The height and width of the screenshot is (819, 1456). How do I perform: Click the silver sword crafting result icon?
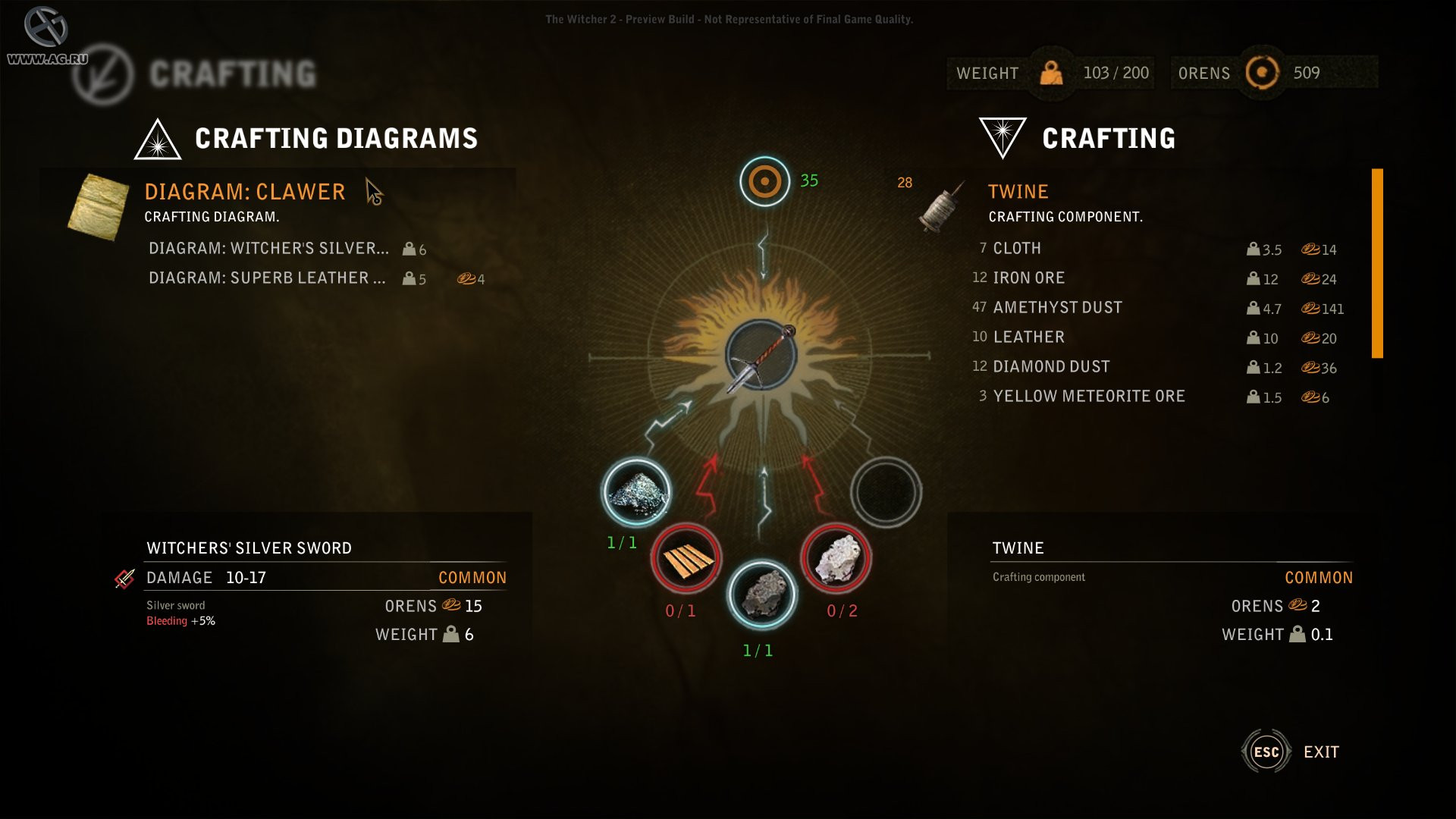(761, 355)
